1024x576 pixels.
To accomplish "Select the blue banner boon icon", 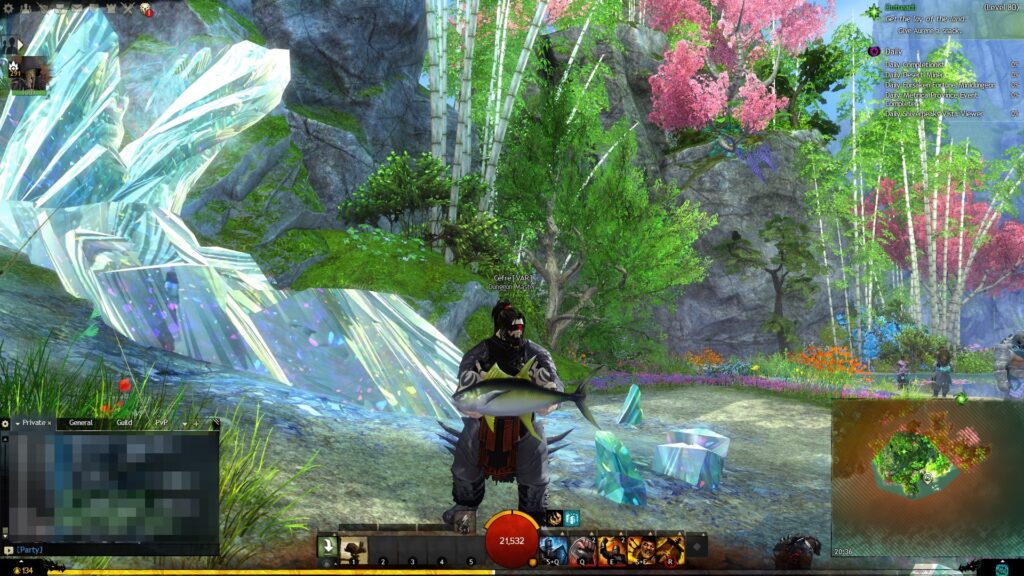I will point(572,518).
